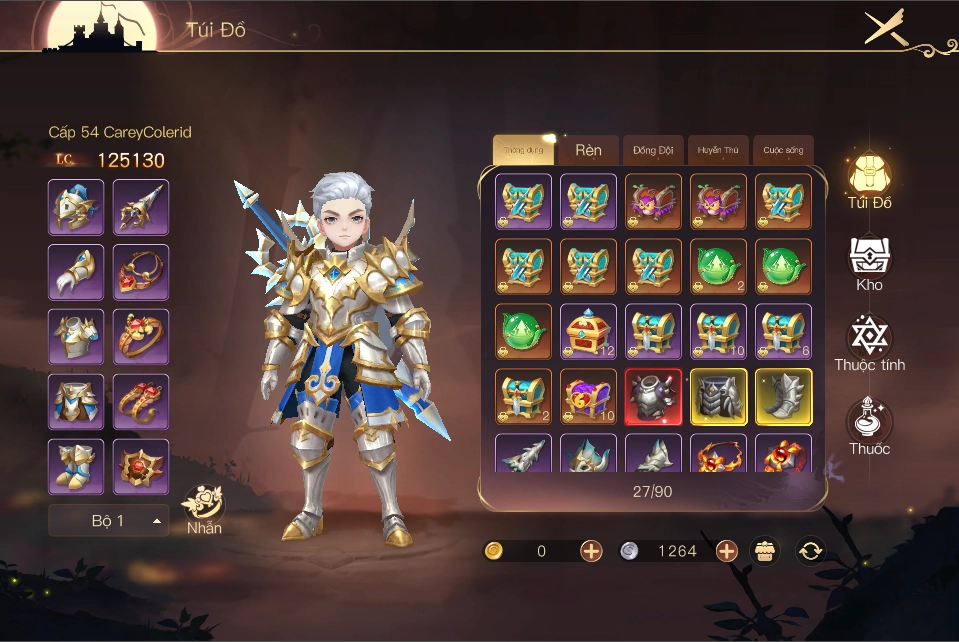This screenshot has width=959, height=642.
Task: Click the refresh inventory arrows button
Action: (810, 551)
